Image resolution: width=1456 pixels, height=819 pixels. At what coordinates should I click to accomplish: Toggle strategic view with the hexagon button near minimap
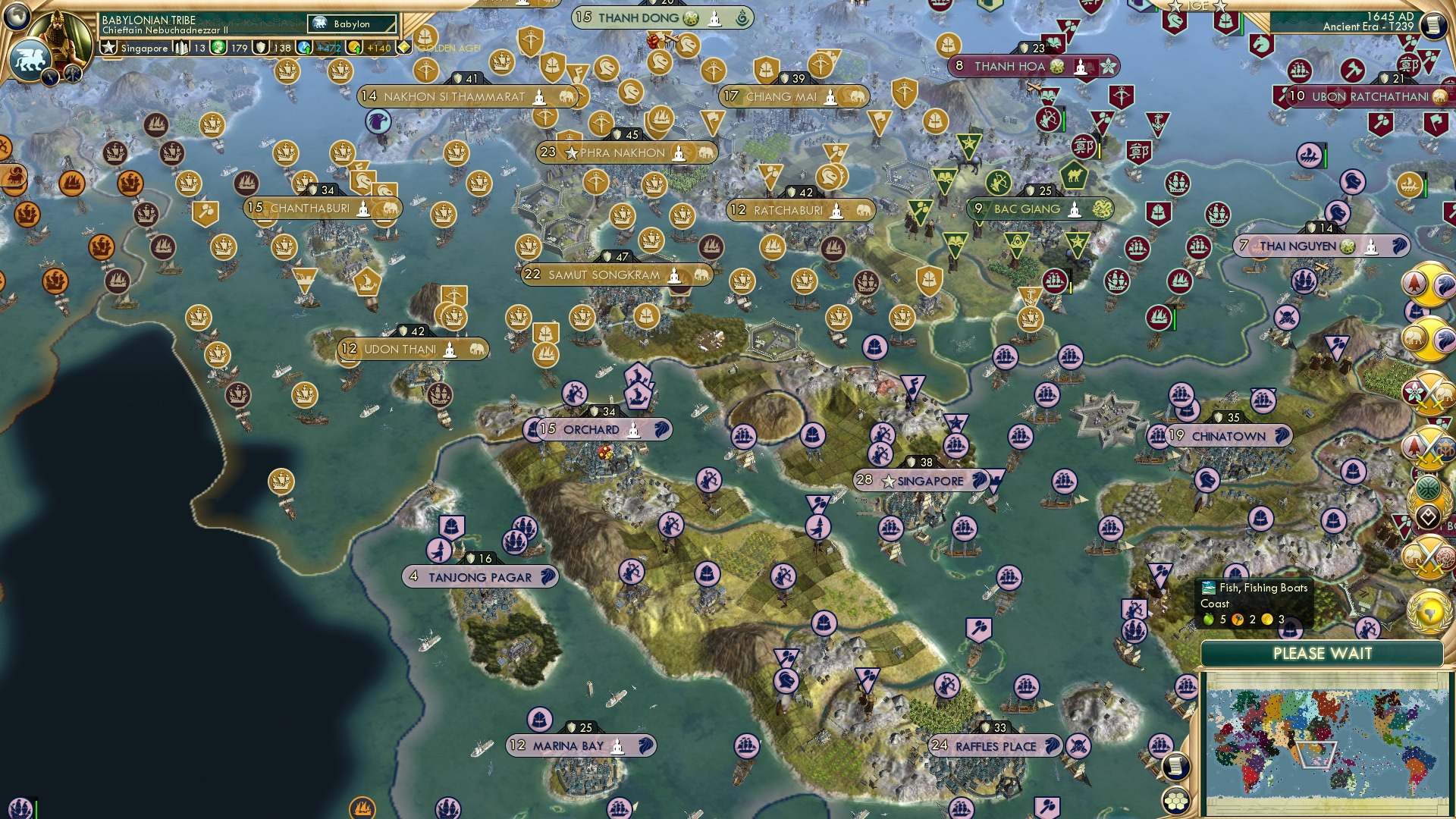tap(1175, 800)
